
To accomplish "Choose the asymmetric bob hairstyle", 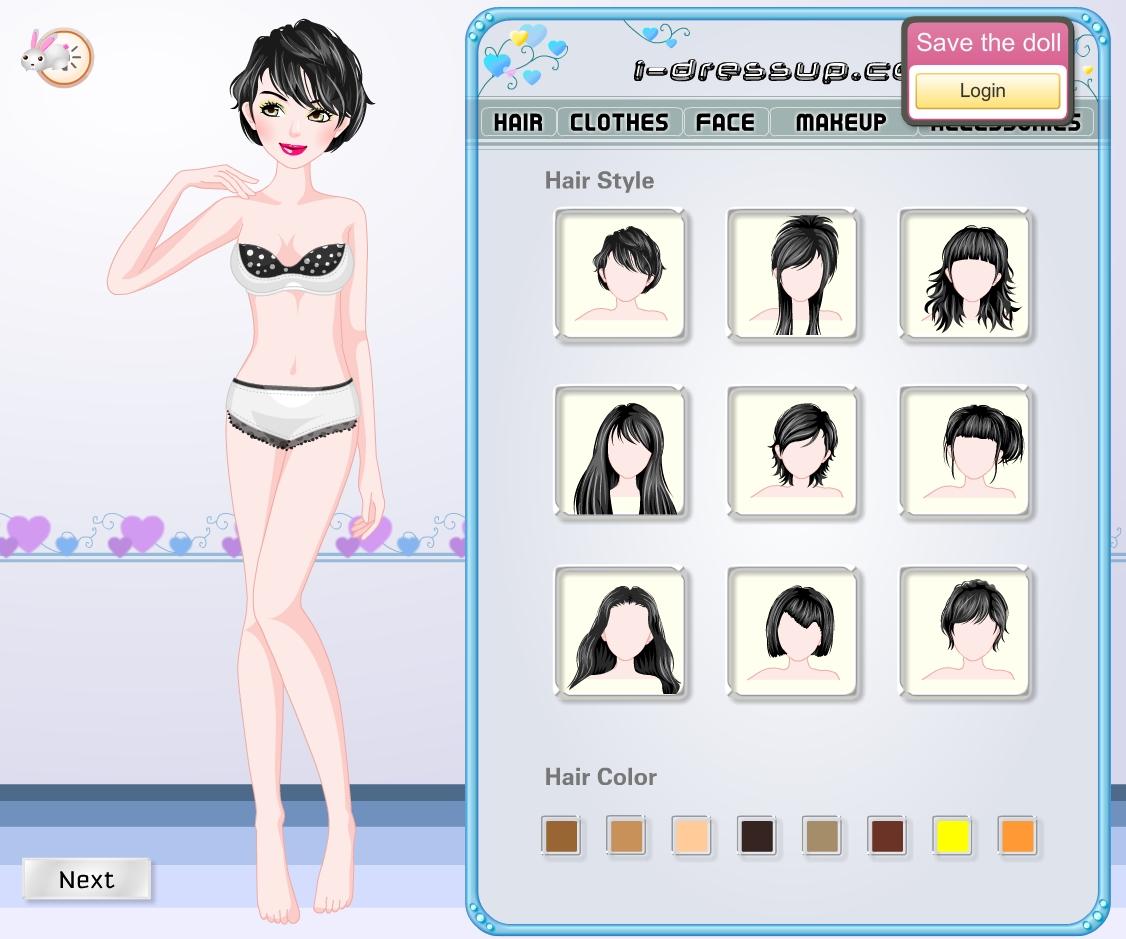I will coord(793,632).
